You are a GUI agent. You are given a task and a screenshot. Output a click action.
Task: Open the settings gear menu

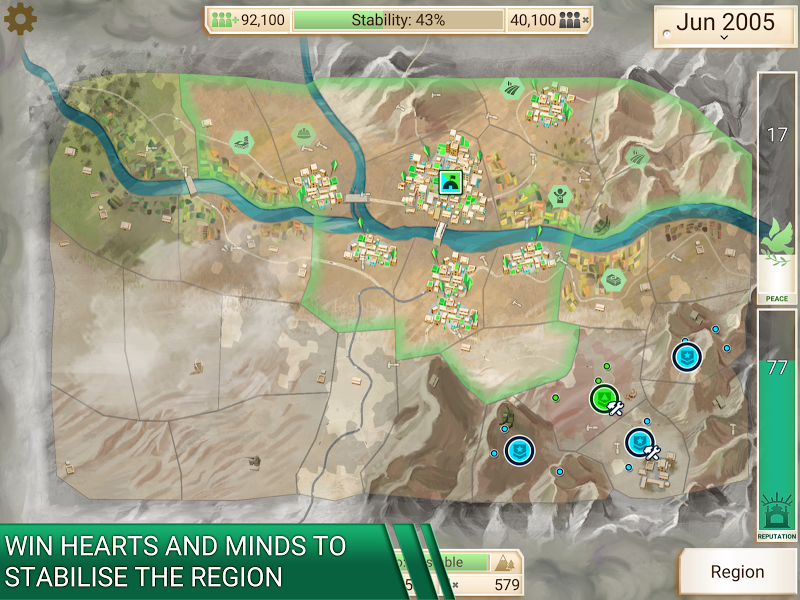20,20
